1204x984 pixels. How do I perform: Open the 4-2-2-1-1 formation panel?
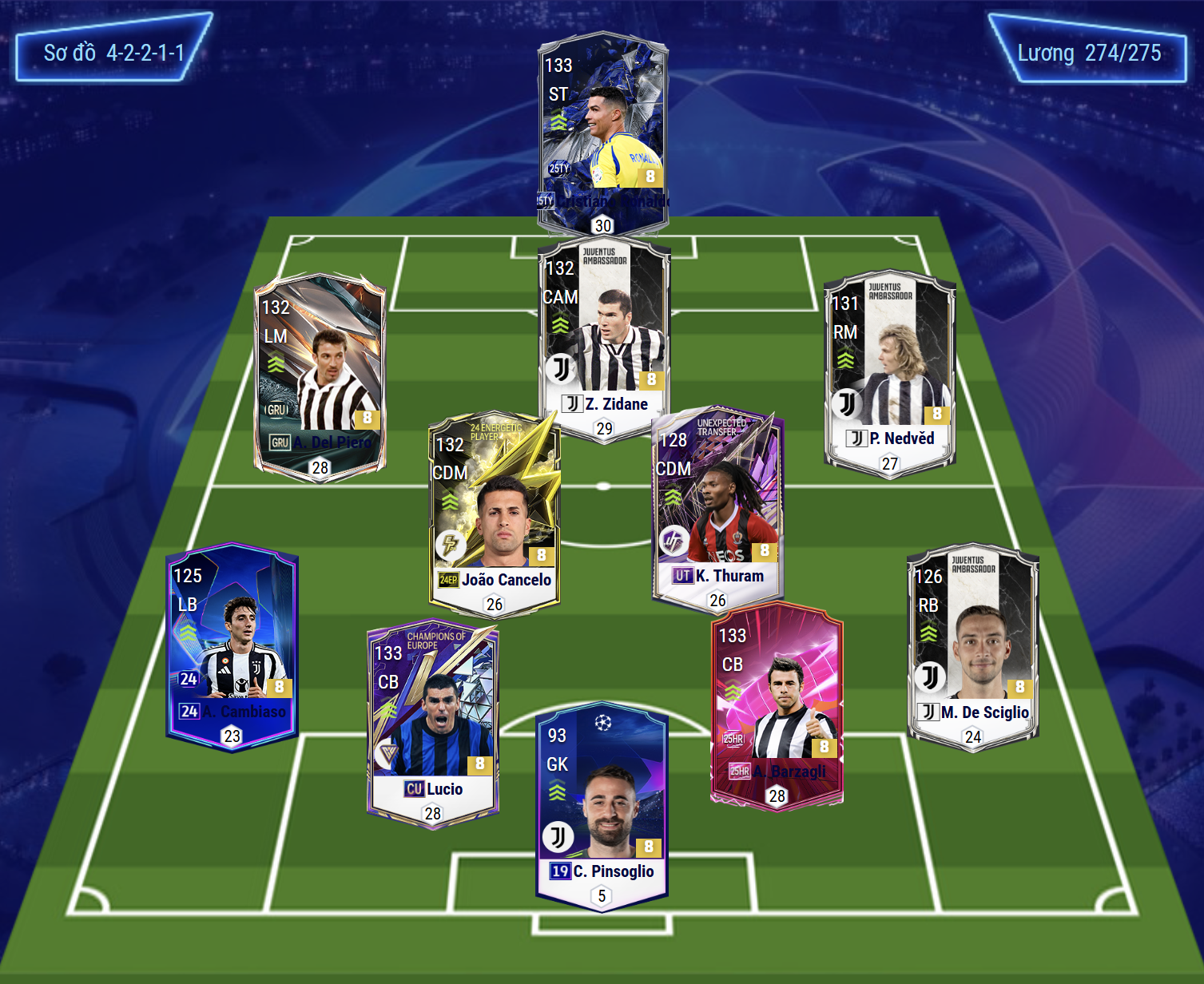pyautogui.click(x=113, y=53)
